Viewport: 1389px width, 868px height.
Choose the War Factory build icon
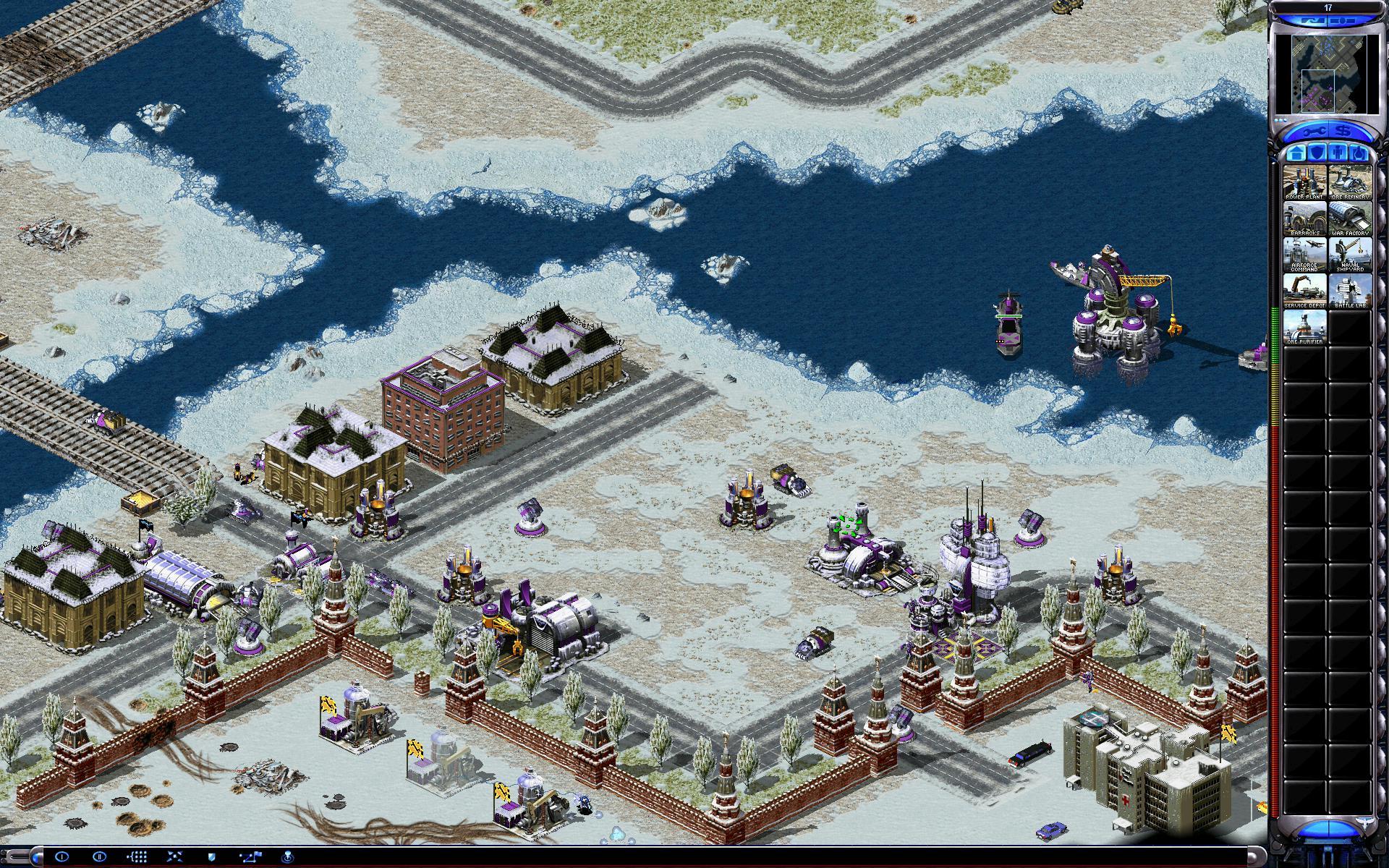click(1350, 218)
